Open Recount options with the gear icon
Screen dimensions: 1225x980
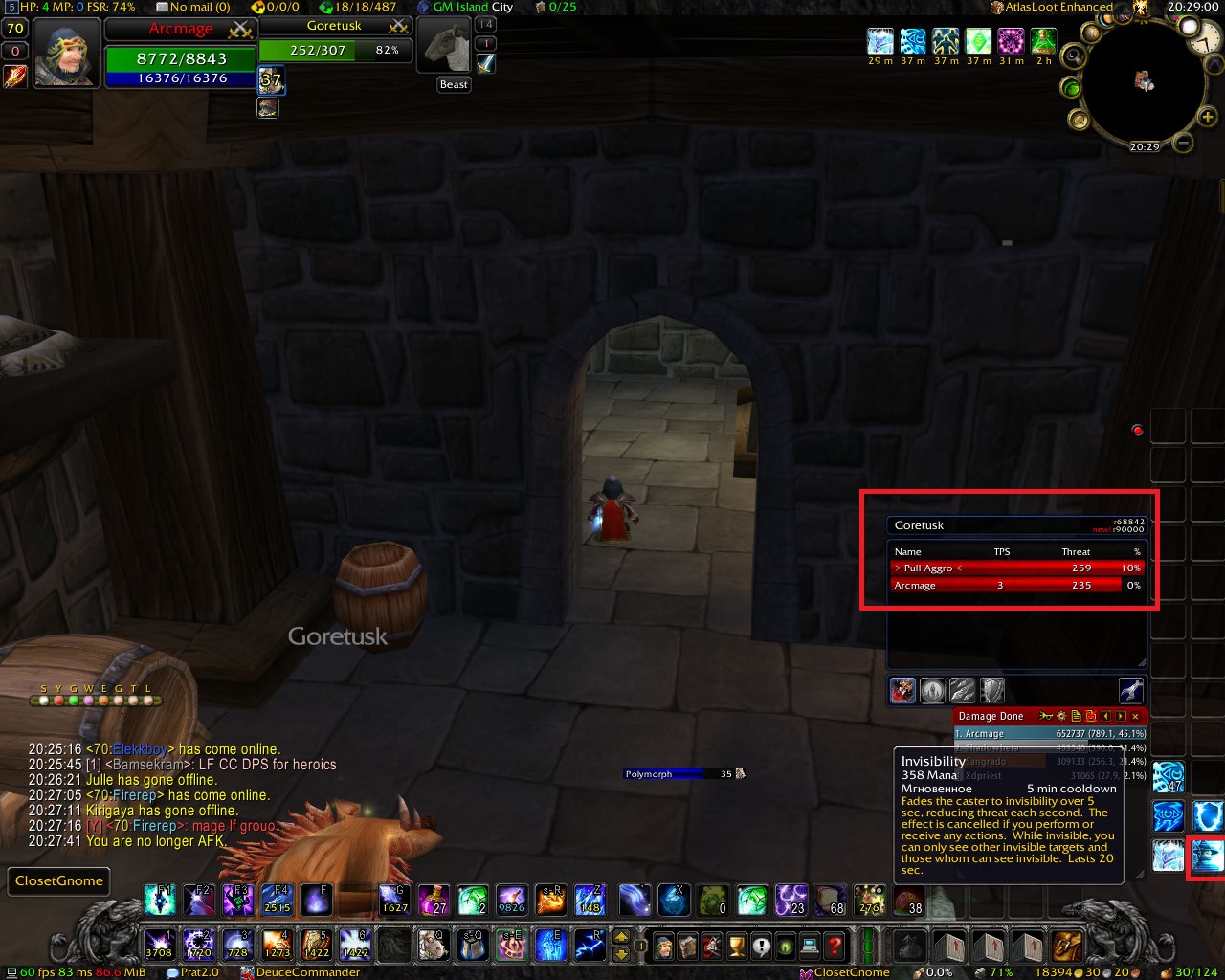point(1061,716)
